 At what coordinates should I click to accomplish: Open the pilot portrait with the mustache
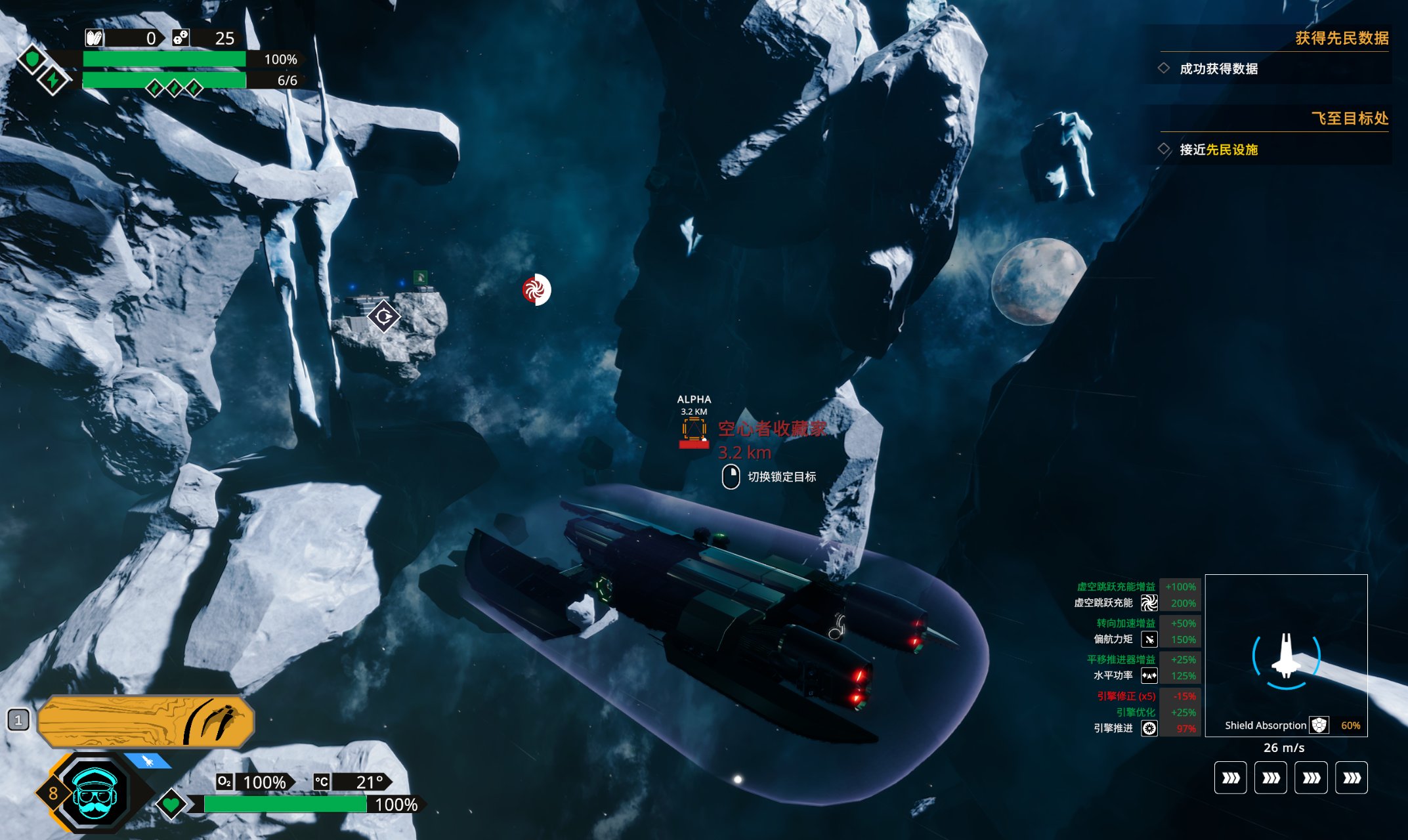click(x=95, y=793)
